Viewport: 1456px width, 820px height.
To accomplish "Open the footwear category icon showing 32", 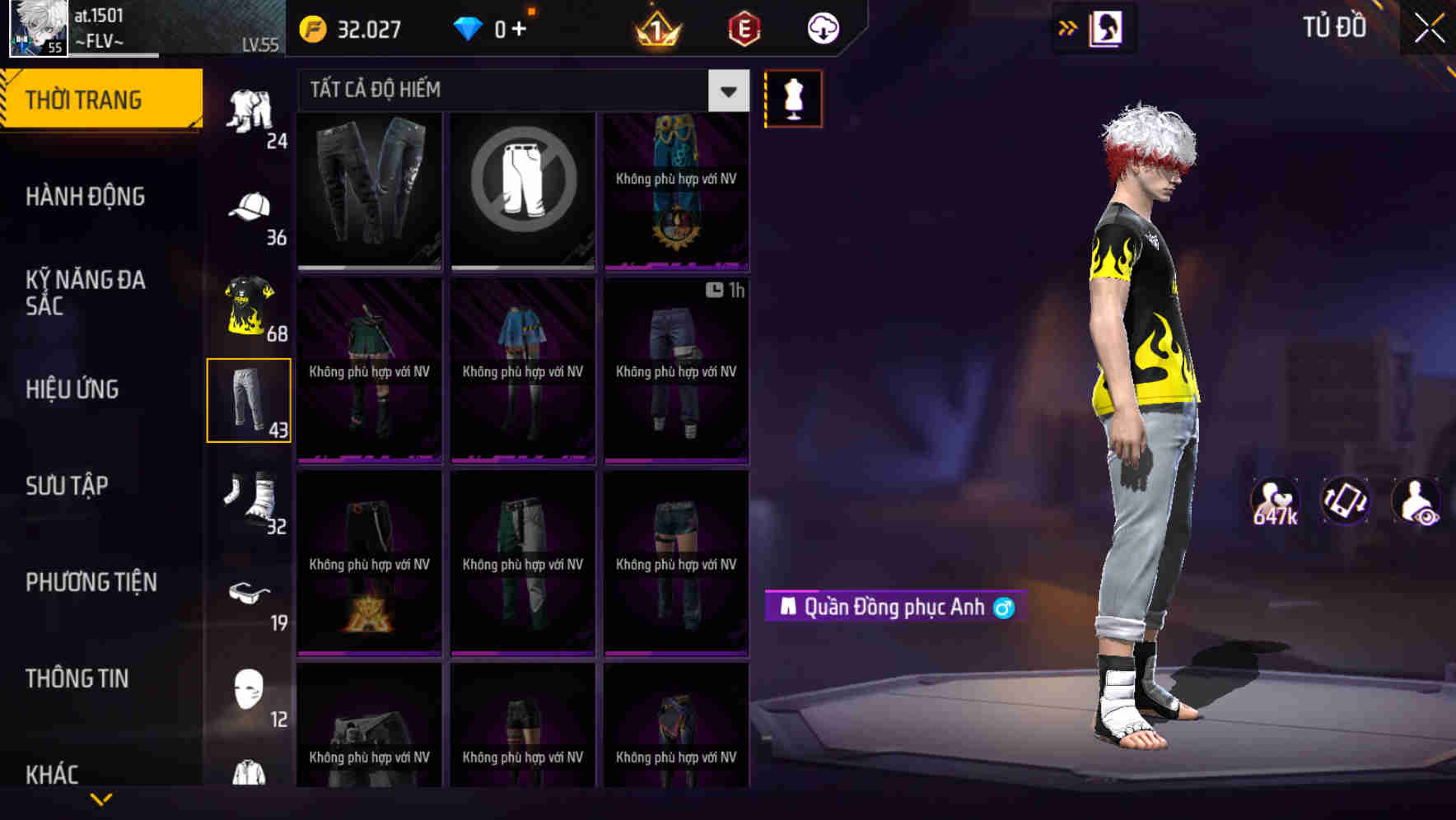I will pos(249,498).
